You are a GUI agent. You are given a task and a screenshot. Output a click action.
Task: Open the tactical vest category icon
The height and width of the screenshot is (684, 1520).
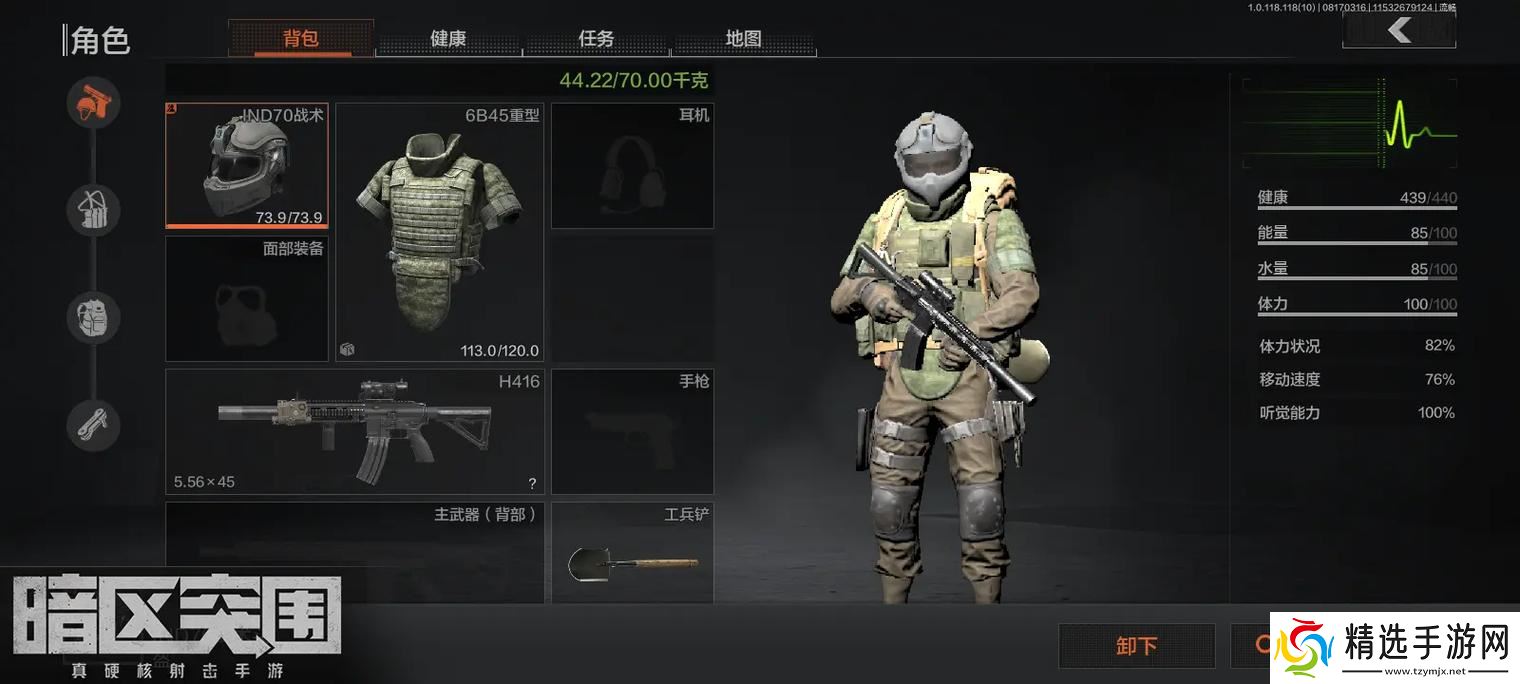94,210
